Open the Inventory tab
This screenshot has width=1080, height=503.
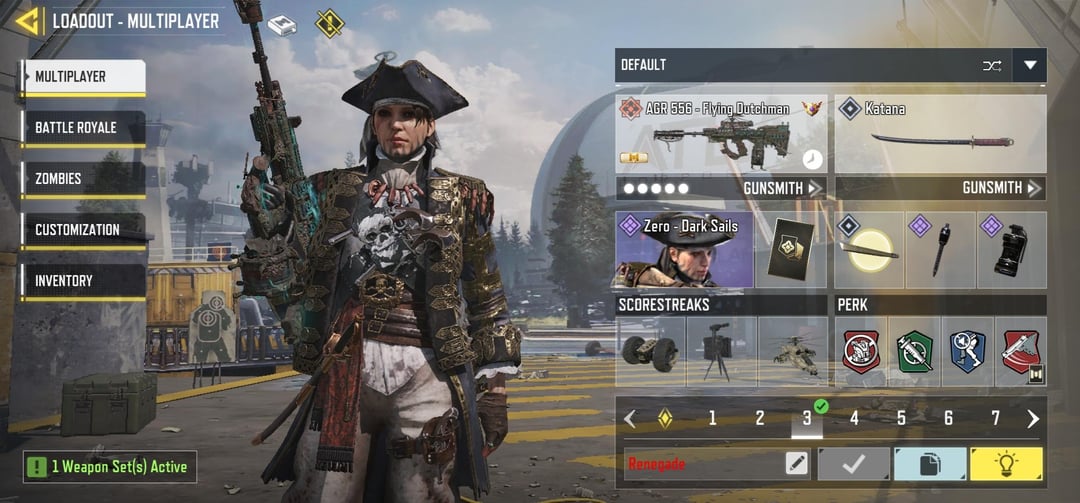[x=84, y=281]
